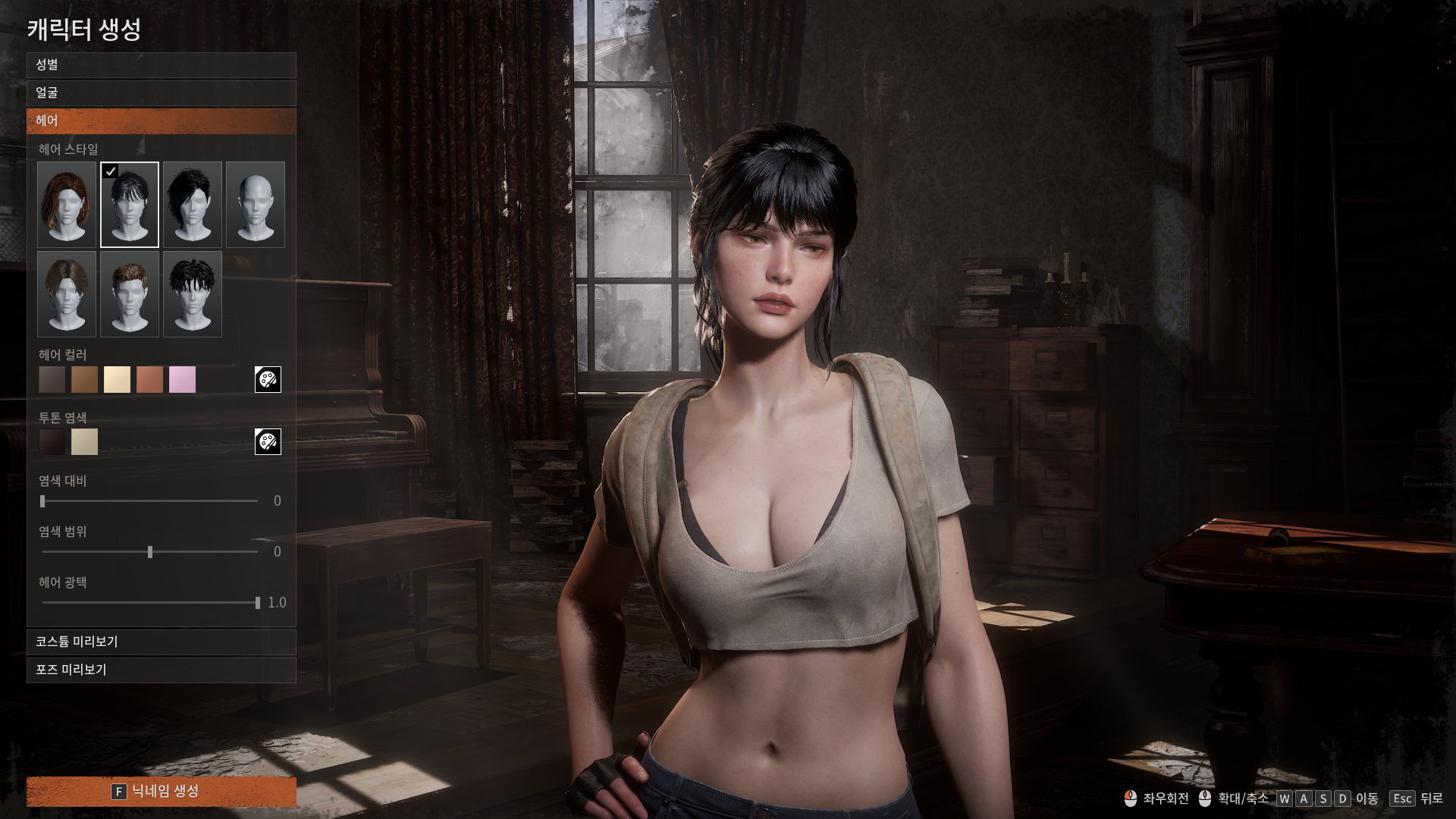The image size is (1456, 819).
Task: Open 코스튬 미리보기 costume preview
Action: click(x=161, y=642)
